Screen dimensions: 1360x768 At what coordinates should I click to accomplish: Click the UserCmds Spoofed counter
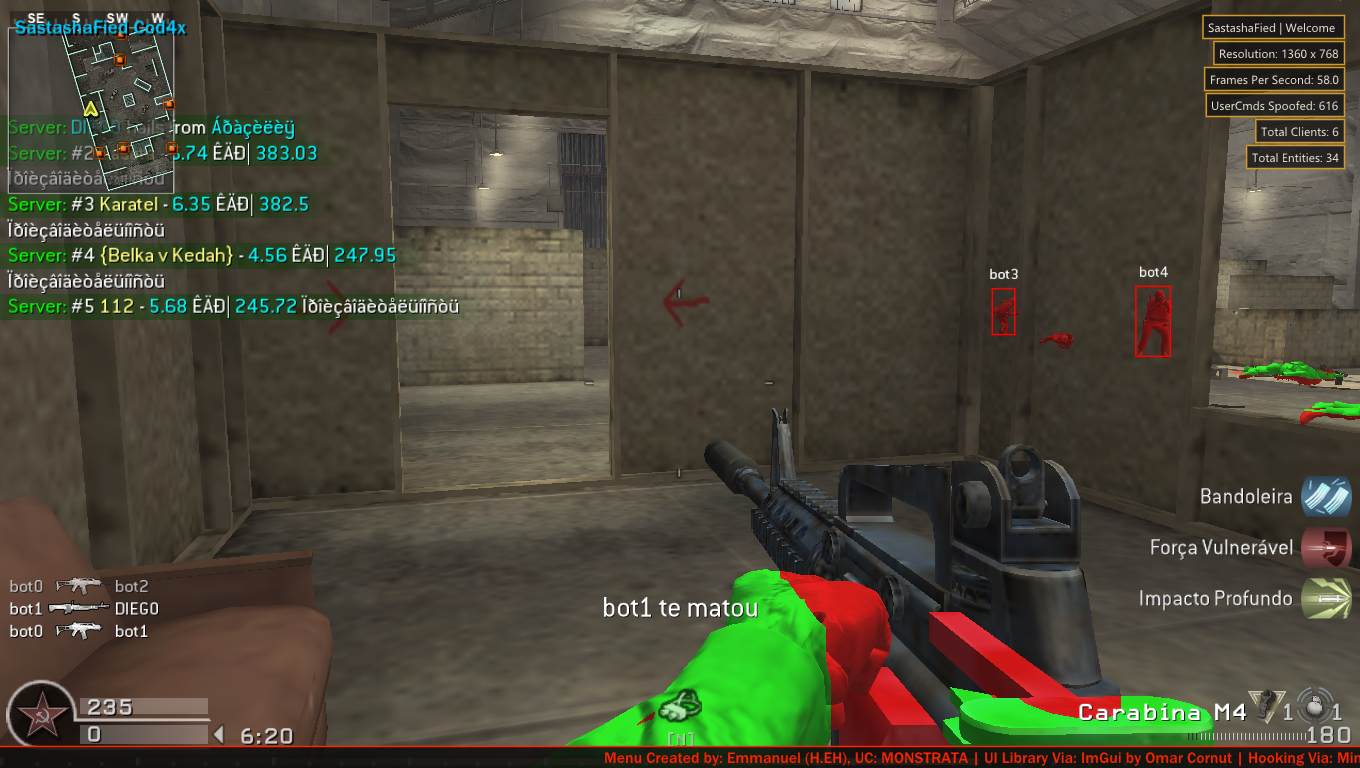coord(1273,105)
